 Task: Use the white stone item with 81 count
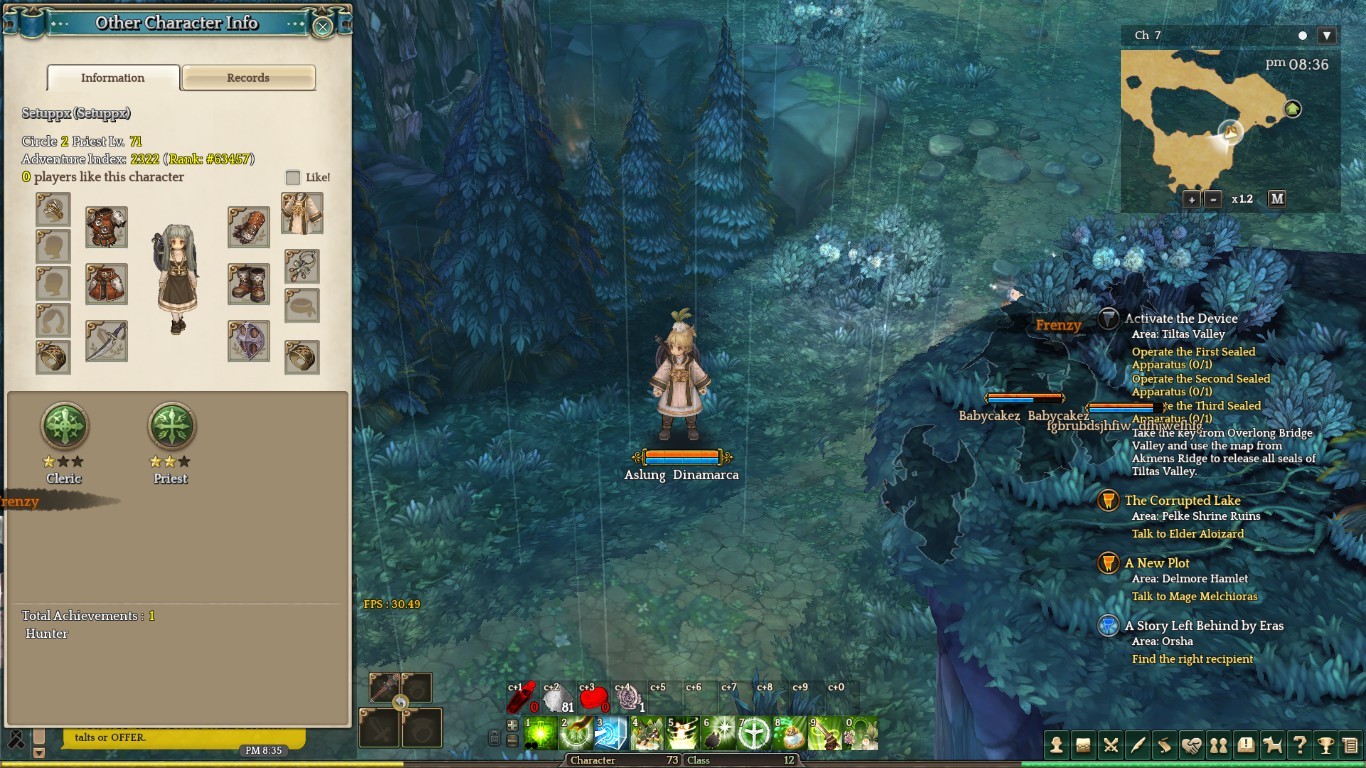coord(556,699)
